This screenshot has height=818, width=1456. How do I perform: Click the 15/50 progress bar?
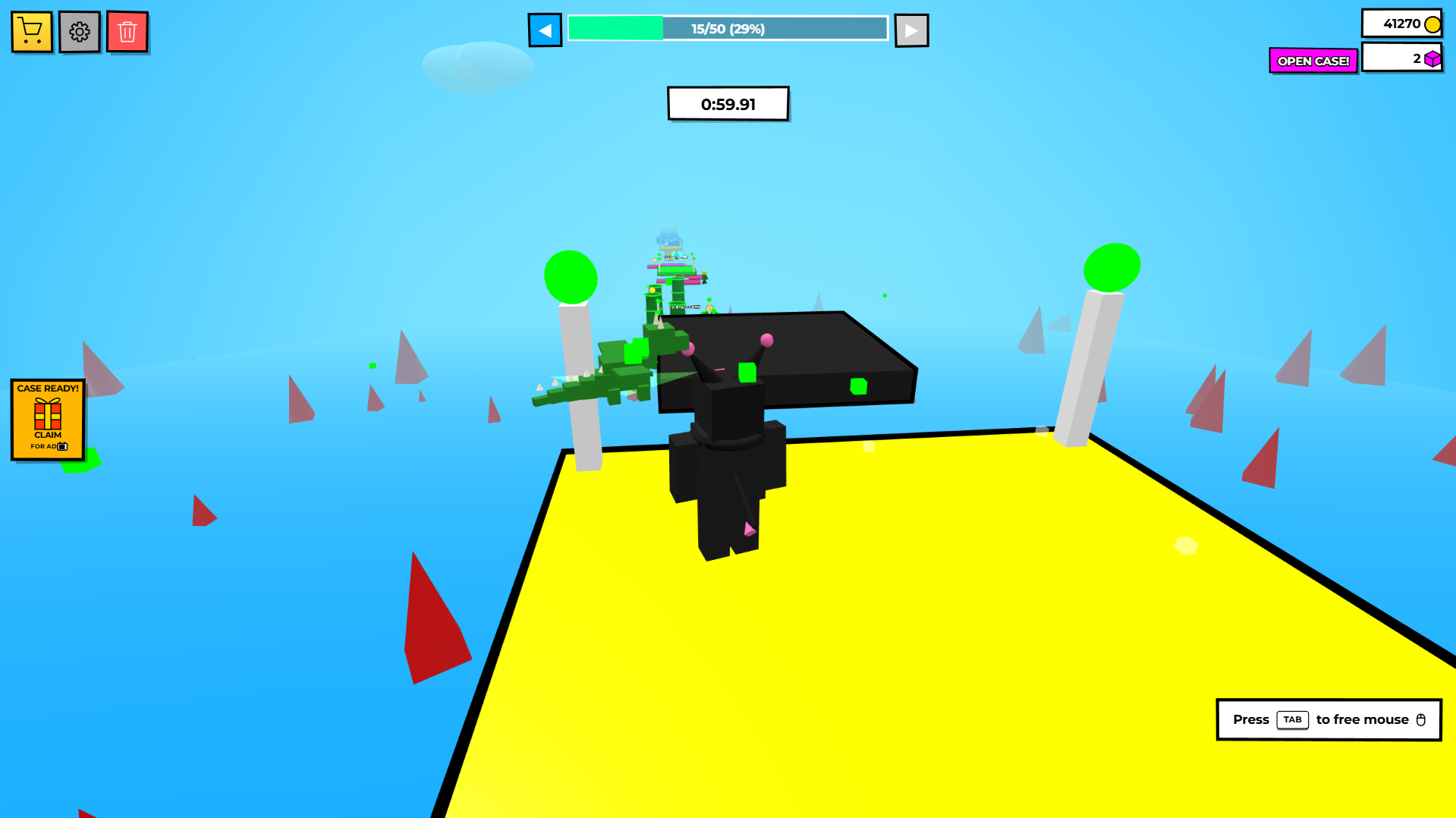727,28
